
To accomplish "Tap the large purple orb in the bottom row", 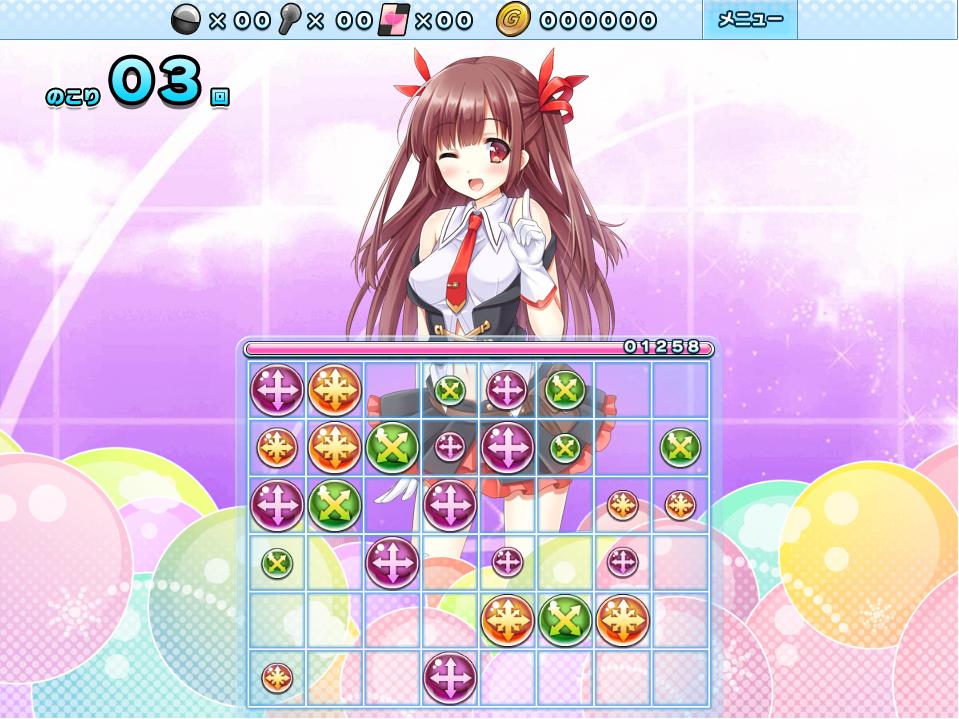I will click(x=449, y=677).
